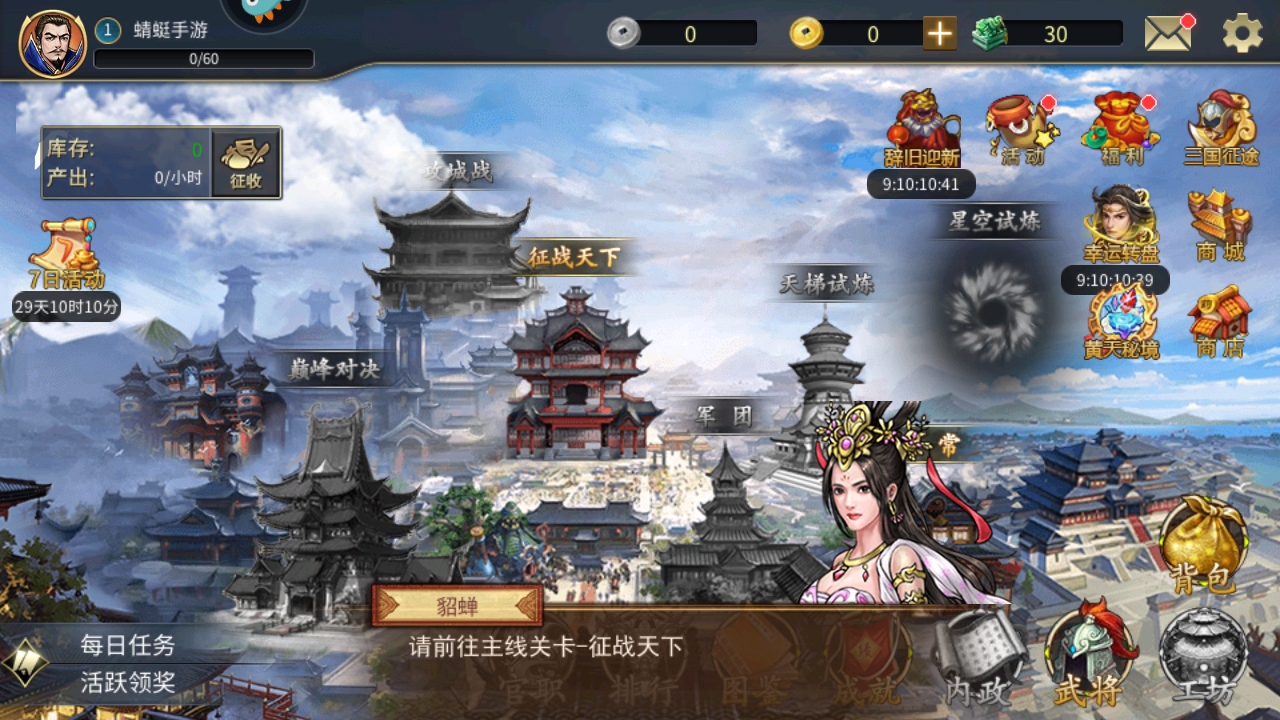Enter 三国征途 mode
Image resolution: width=1280 pixels, height=720 pixels.
pyautogui.click(x=1222, y=125)
